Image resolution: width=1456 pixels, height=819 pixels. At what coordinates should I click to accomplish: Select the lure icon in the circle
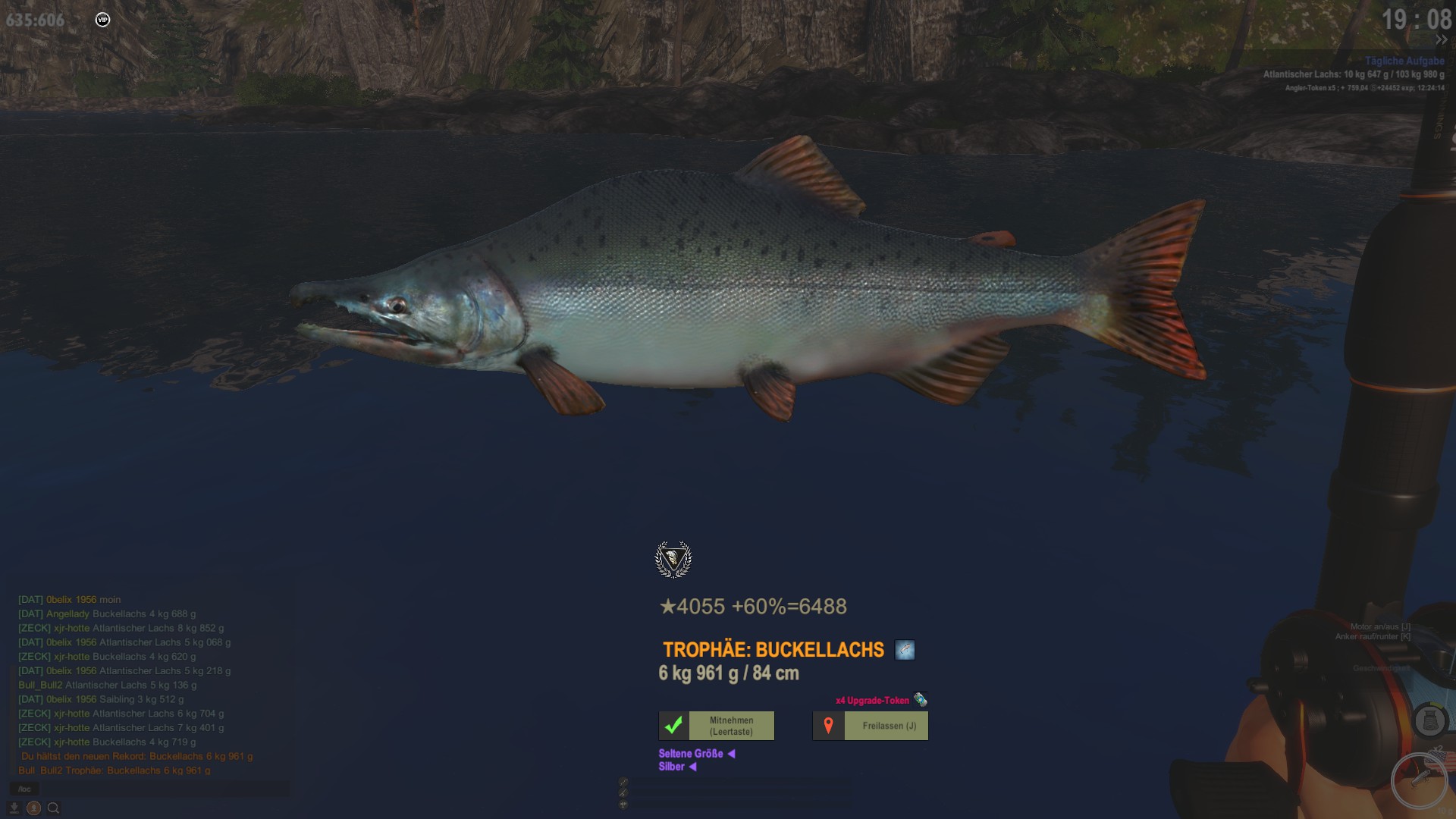coord(1419,780)
